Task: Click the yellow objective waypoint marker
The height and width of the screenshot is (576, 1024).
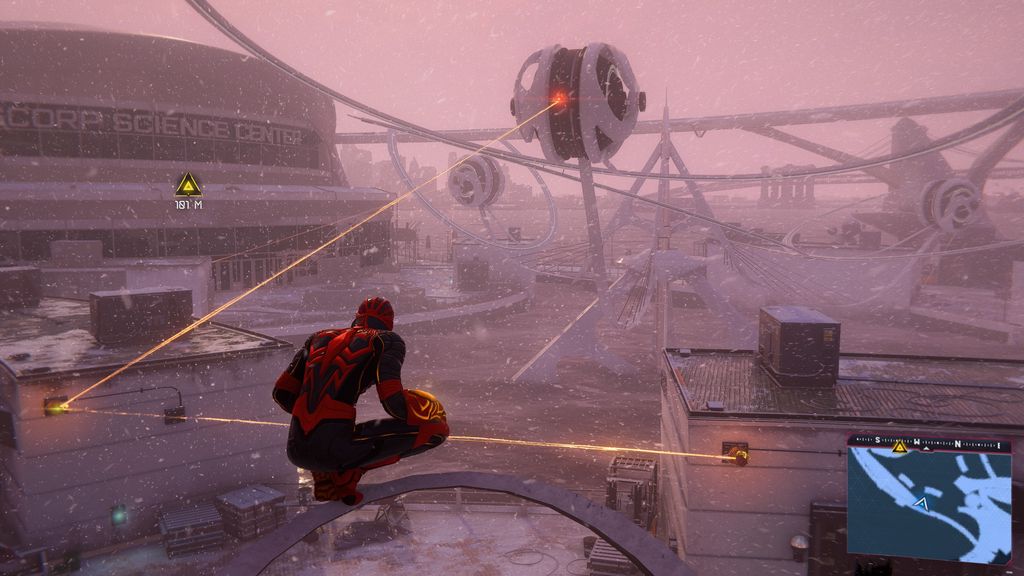Action: coord(188,185)
